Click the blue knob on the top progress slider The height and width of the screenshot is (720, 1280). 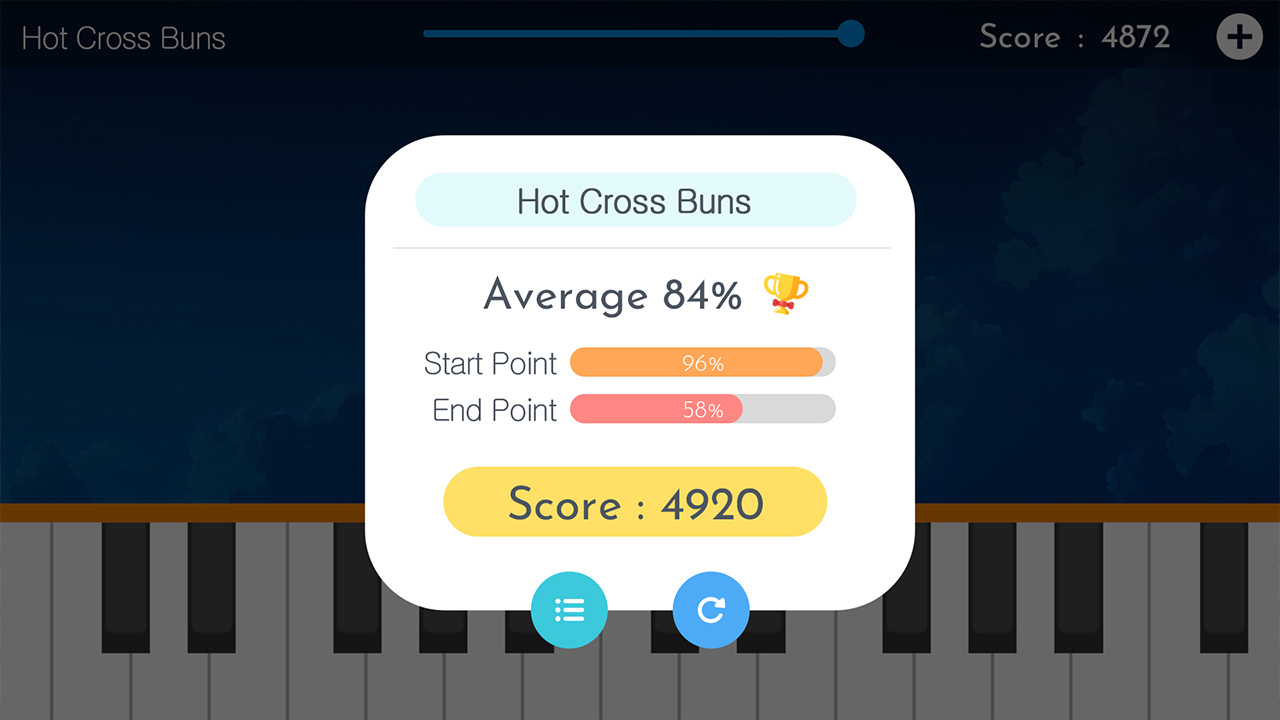(851, 33)
